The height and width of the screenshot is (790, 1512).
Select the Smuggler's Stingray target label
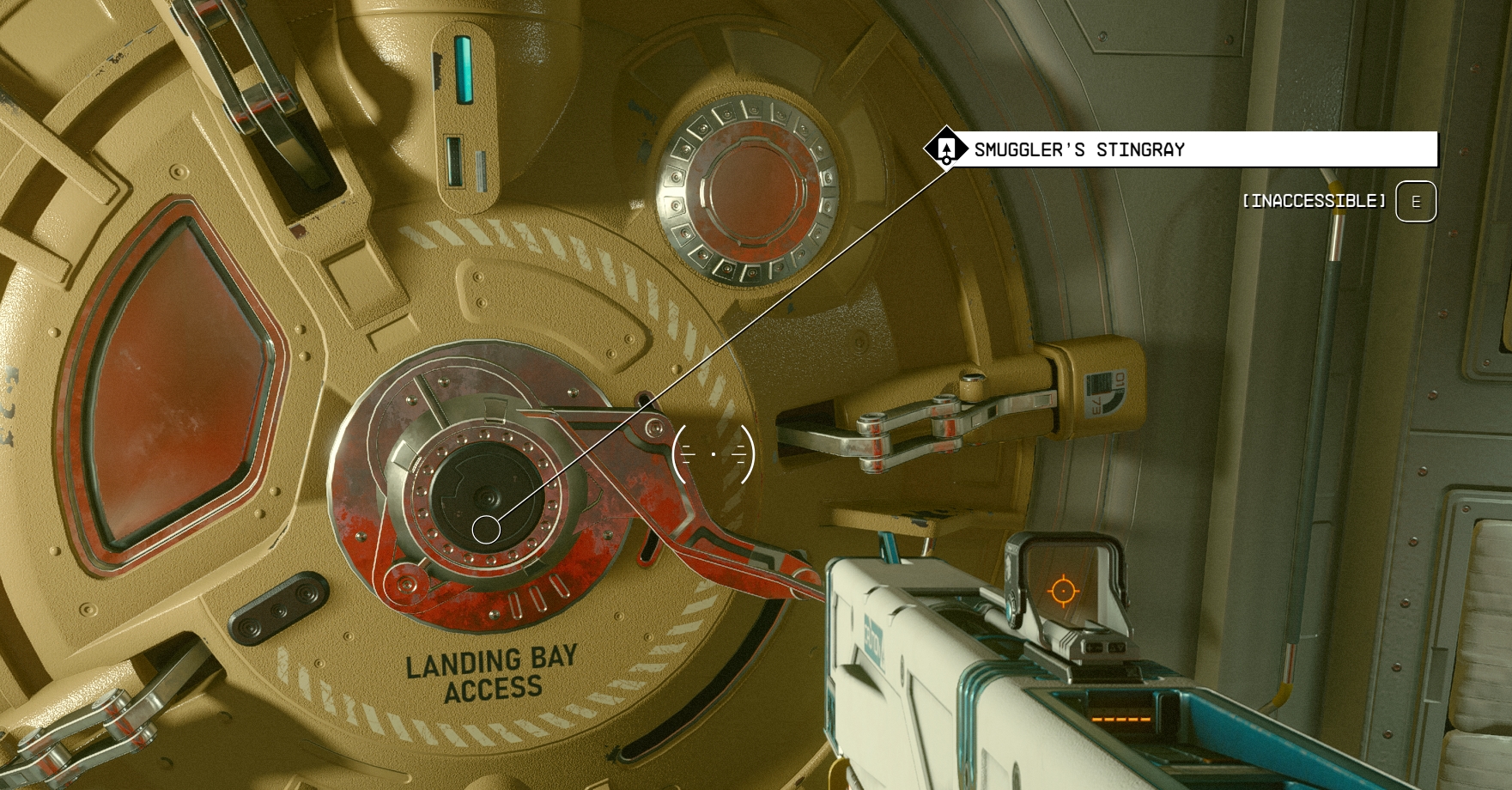pos(1078,149)
